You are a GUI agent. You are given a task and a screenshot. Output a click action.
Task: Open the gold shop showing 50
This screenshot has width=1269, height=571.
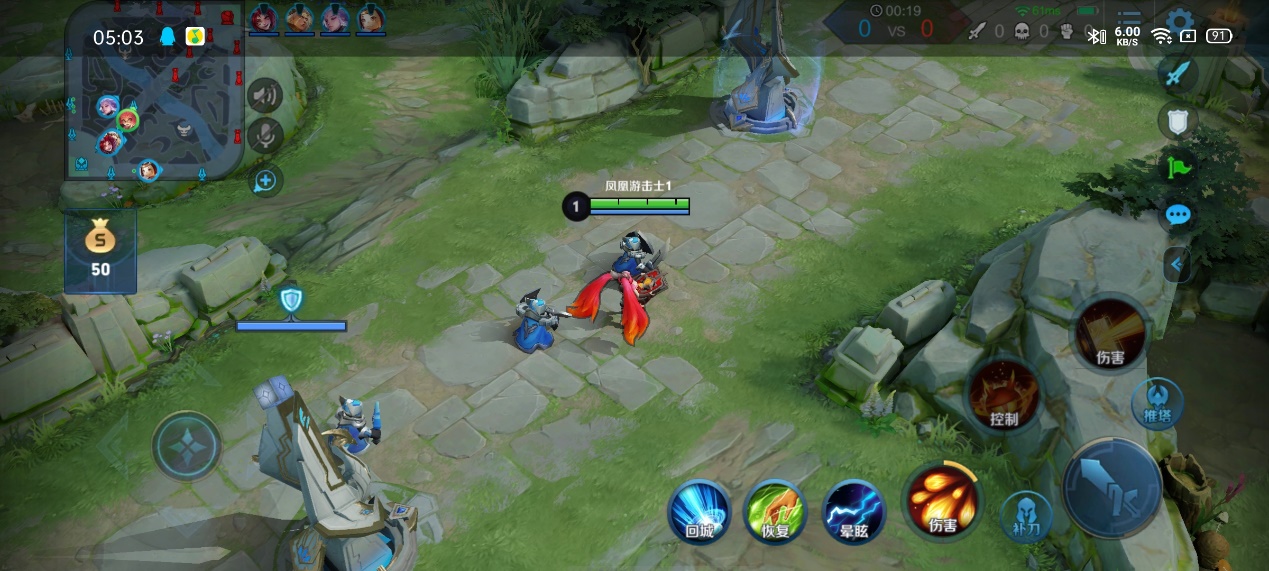[x=100, y=250]
